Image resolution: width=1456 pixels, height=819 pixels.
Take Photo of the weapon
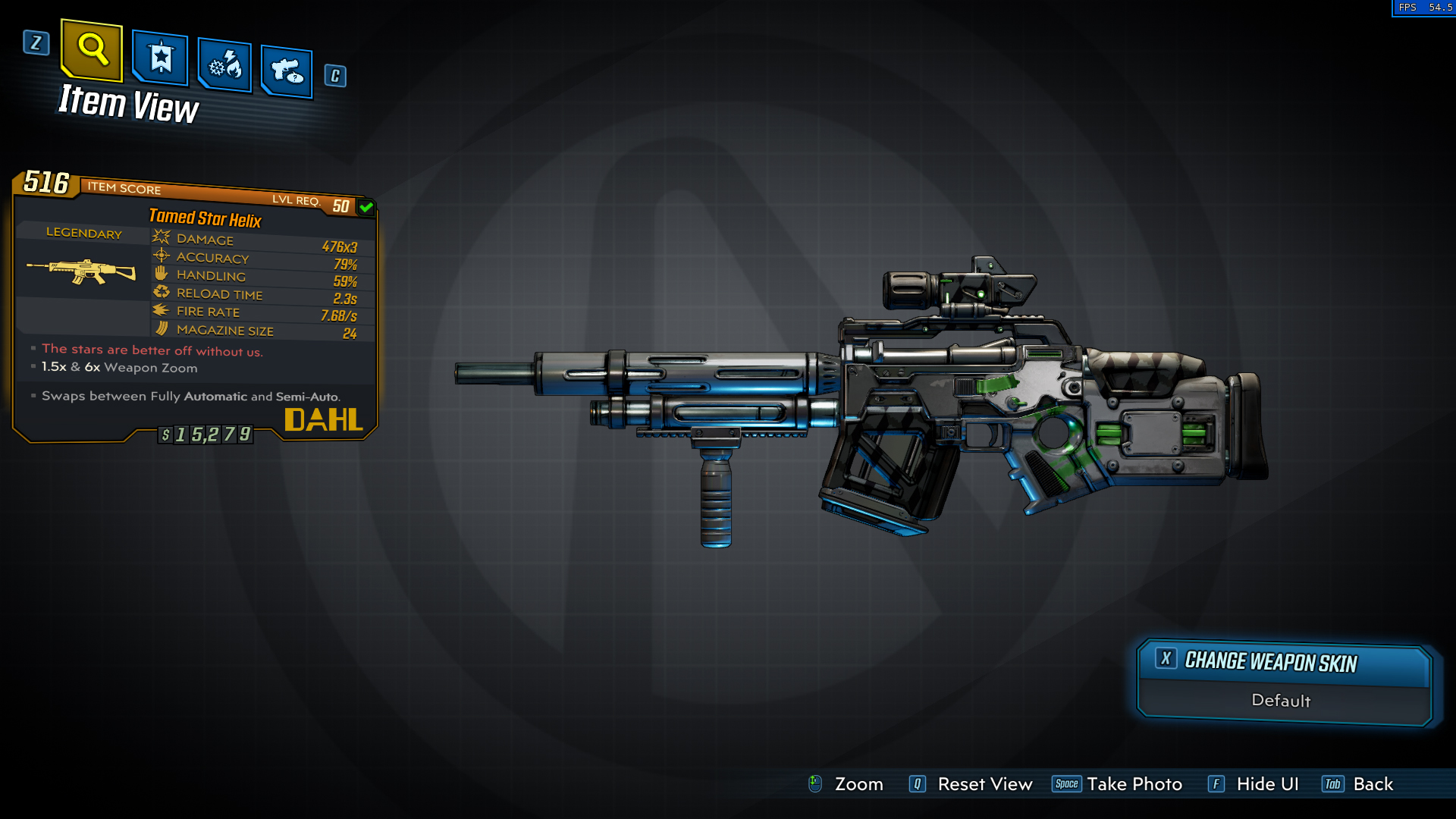tap(1134, 784)
